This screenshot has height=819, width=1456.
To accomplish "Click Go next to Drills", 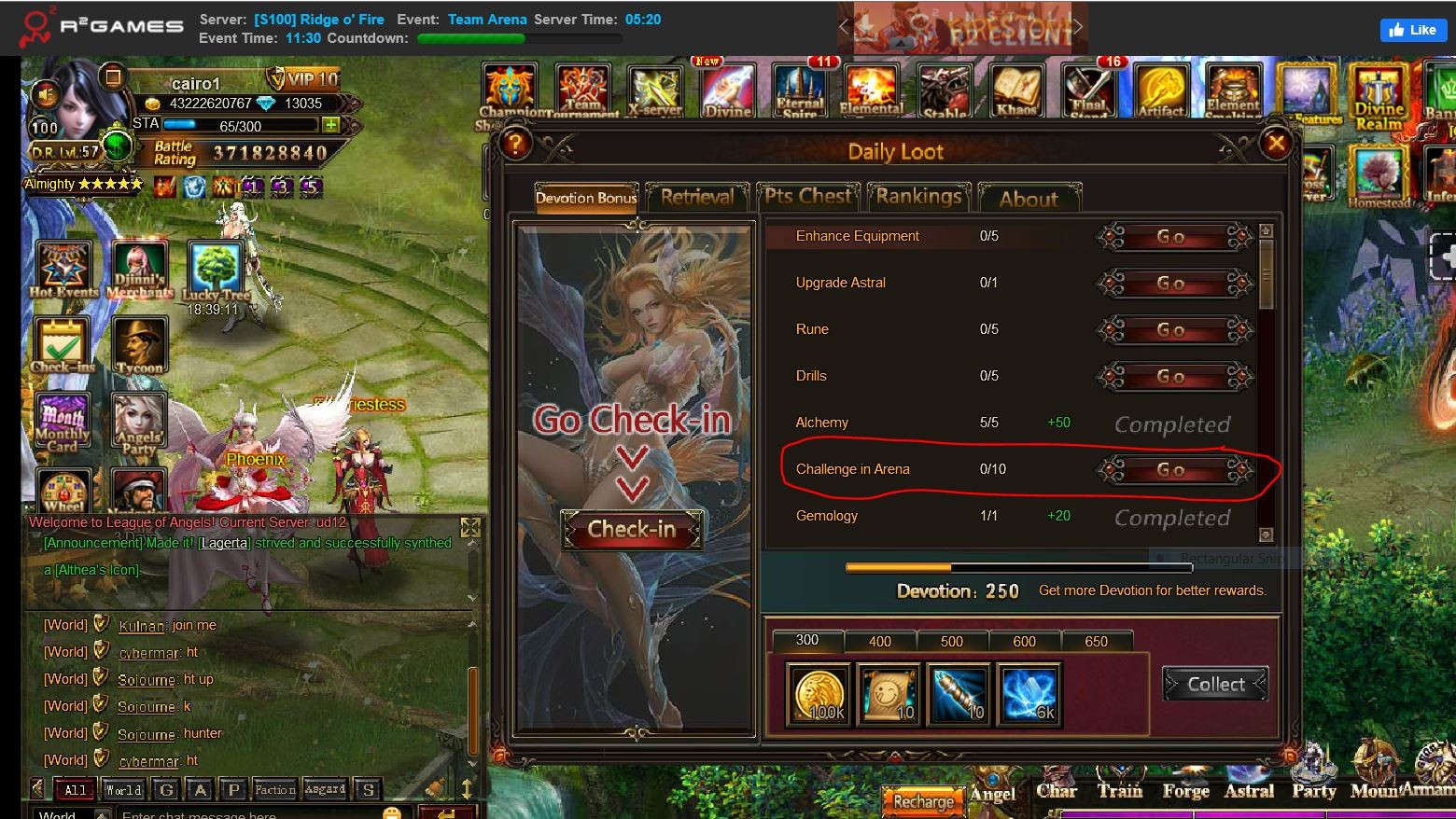I will [x=1172, y=377].
